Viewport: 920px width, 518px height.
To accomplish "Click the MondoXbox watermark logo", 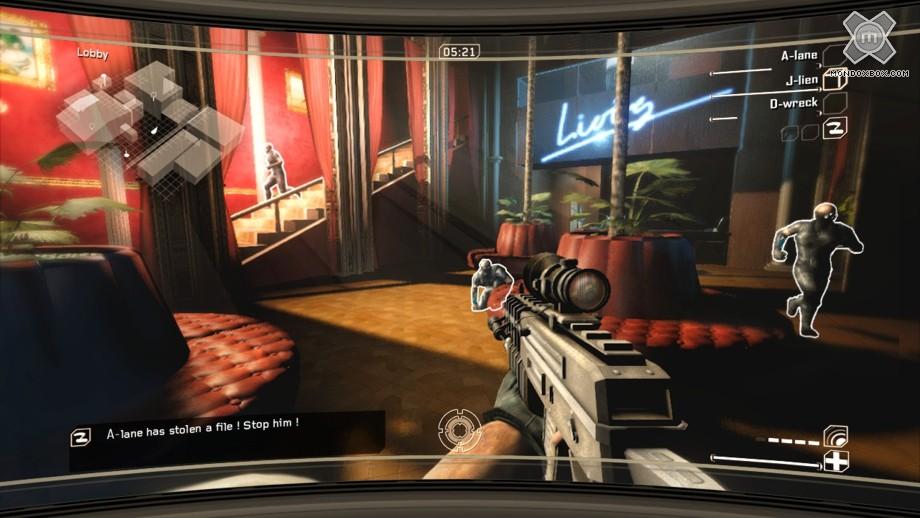I will [x=867, y=42].
